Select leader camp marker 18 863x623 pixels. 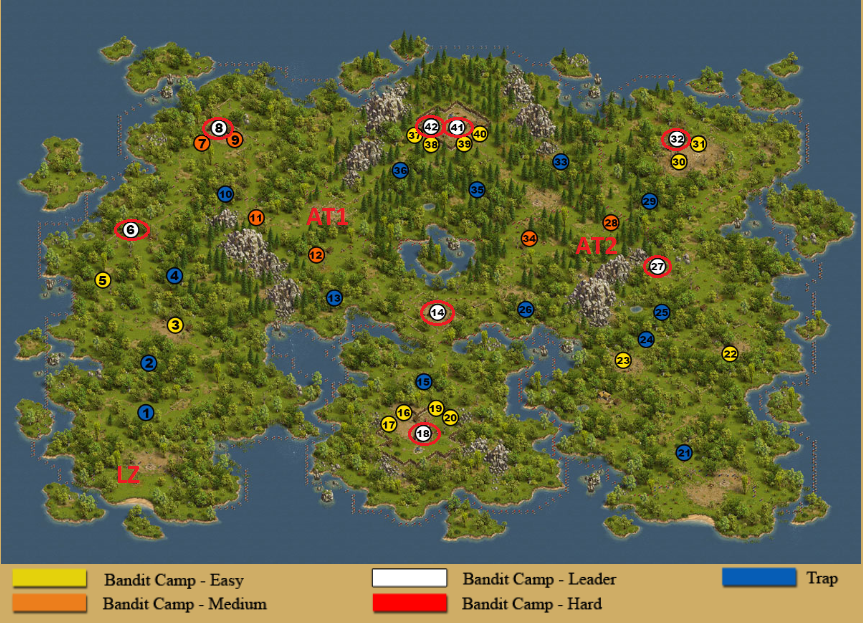(x=423, y=434)
